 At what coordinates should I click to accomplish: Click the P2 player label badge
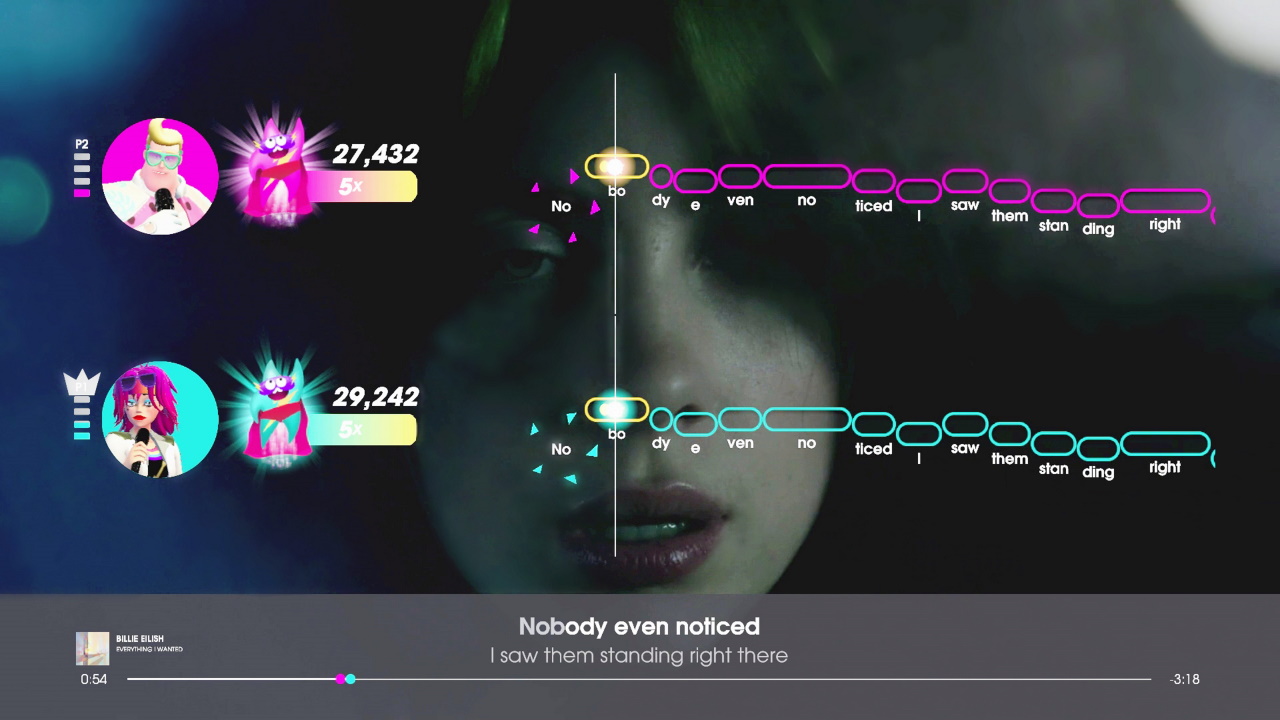[x=81, y=144]
